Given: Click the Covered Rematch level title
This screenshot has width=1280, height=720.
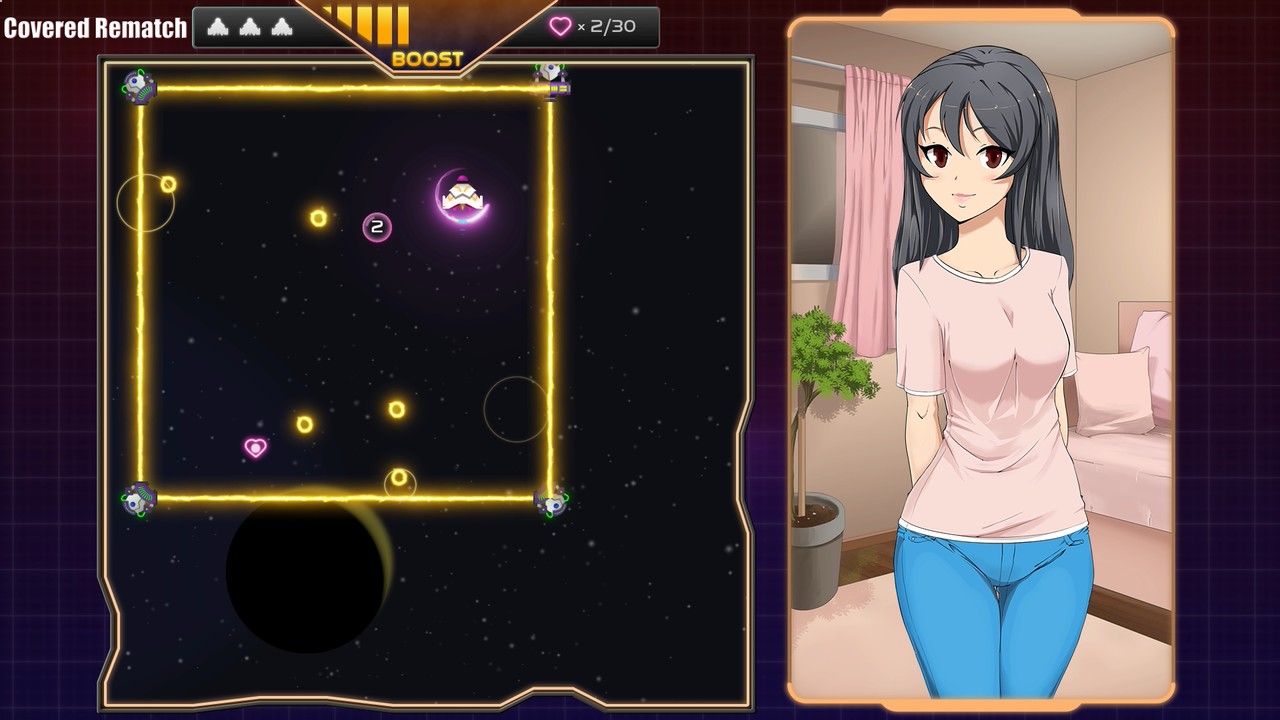Looking at the screenshot, I should point(95,27).
